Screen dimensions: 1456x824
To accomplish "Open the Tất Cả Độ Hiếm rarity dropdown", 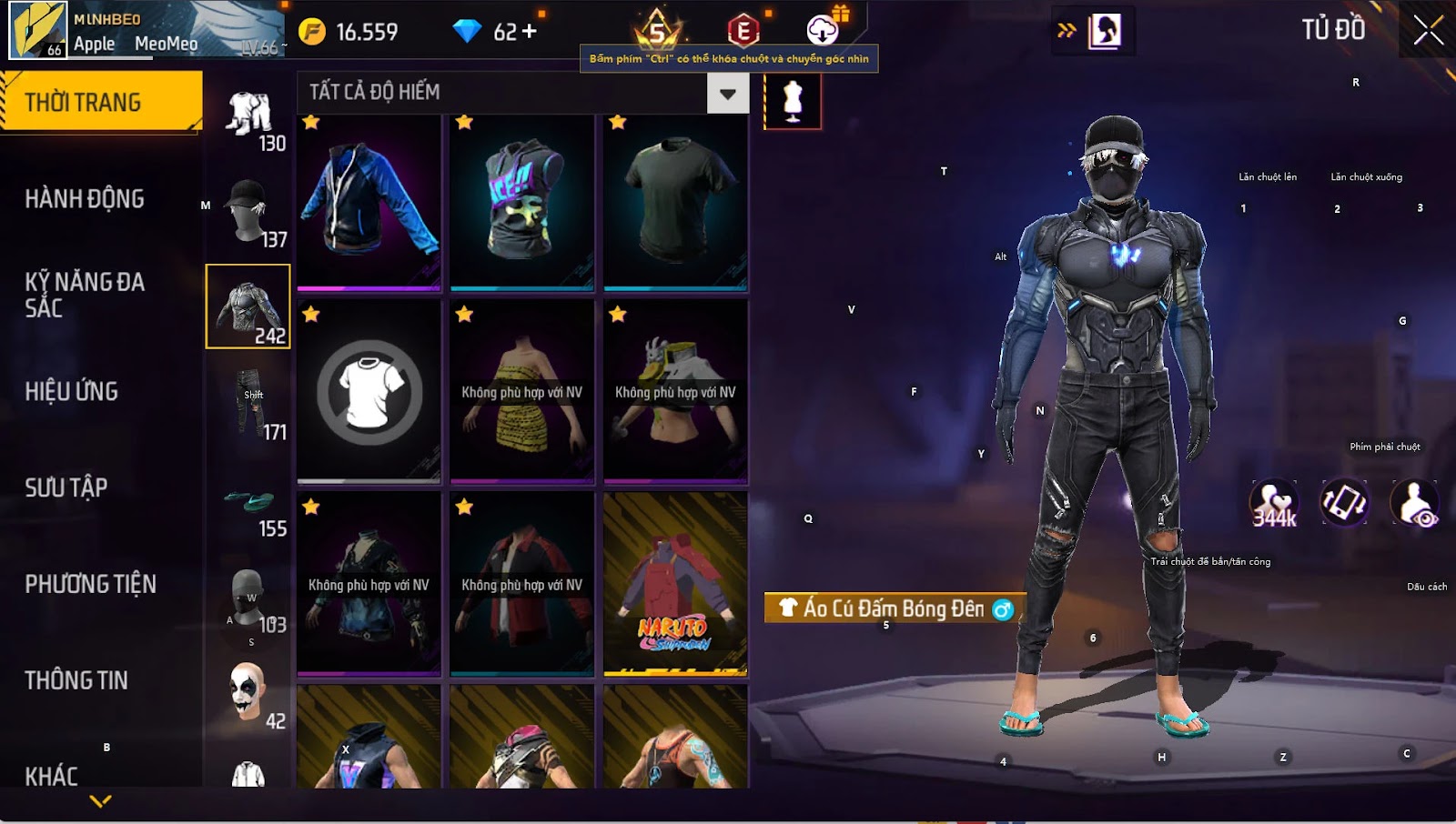I will (727, 93).
